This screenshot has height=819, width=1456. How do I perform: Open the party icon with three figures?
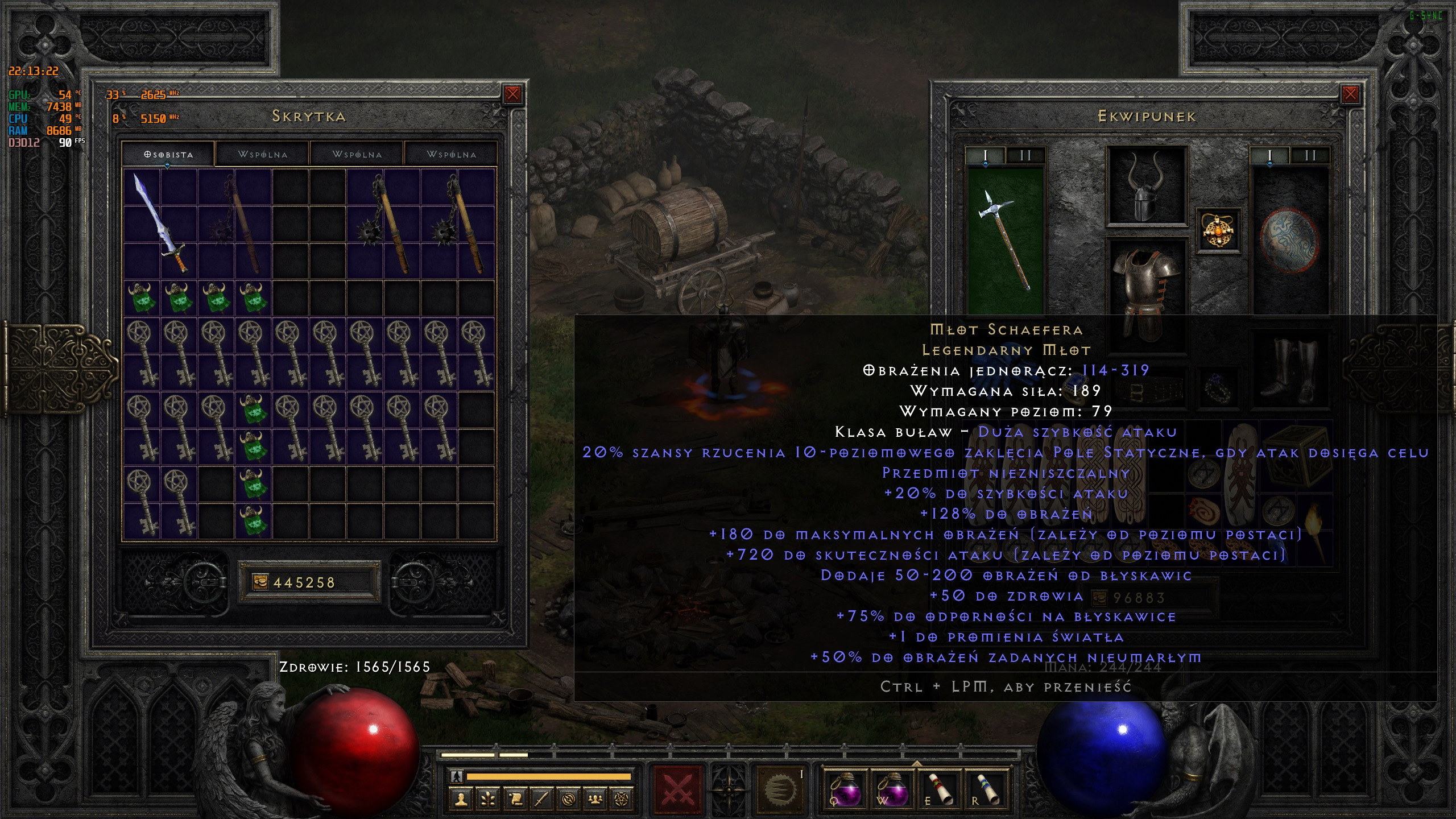pos(595,800)
